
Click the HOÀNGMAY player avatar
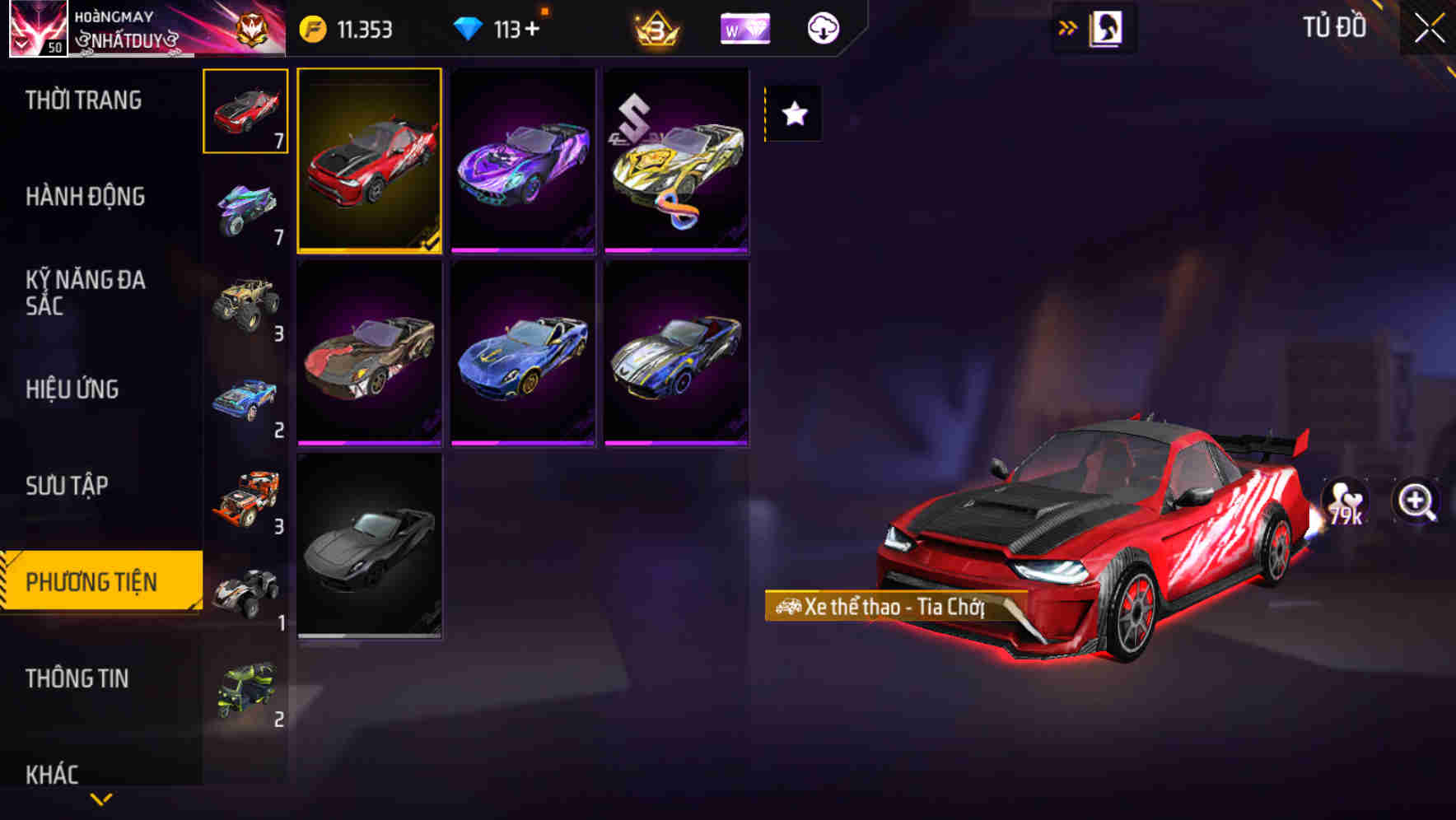coord(39,27)
